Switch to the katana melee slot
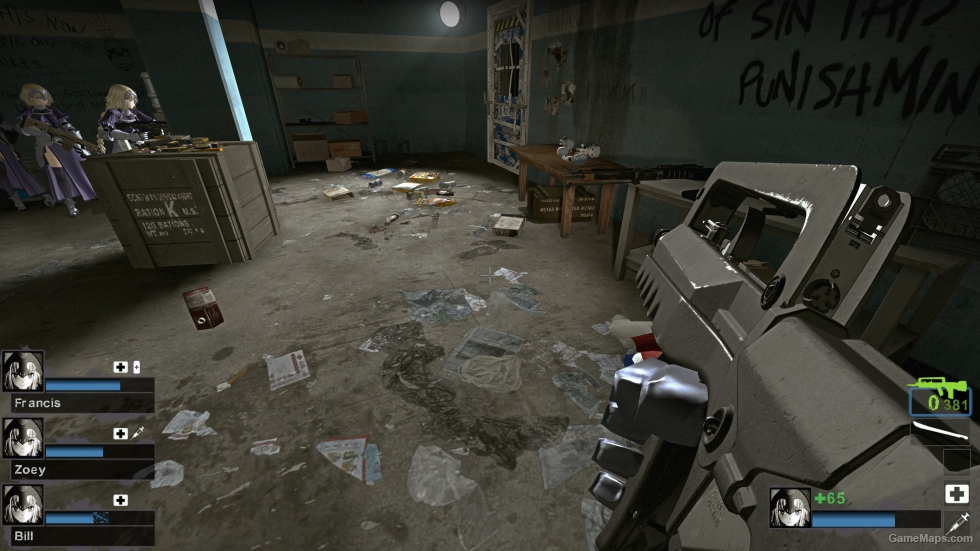The width and height of the screenshot is (980, 551). [940, 432]
